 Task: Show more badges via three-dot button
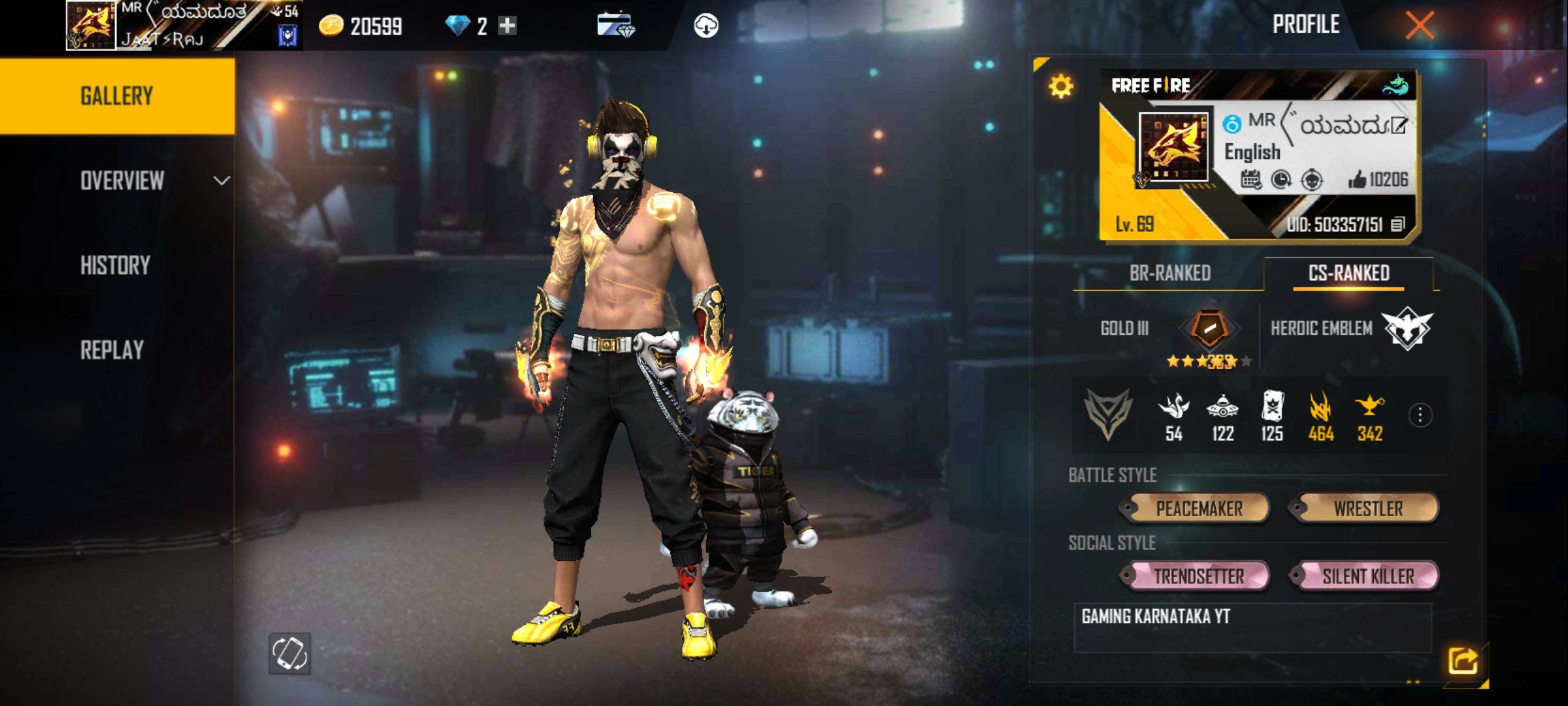click(x=1420, y=415)
